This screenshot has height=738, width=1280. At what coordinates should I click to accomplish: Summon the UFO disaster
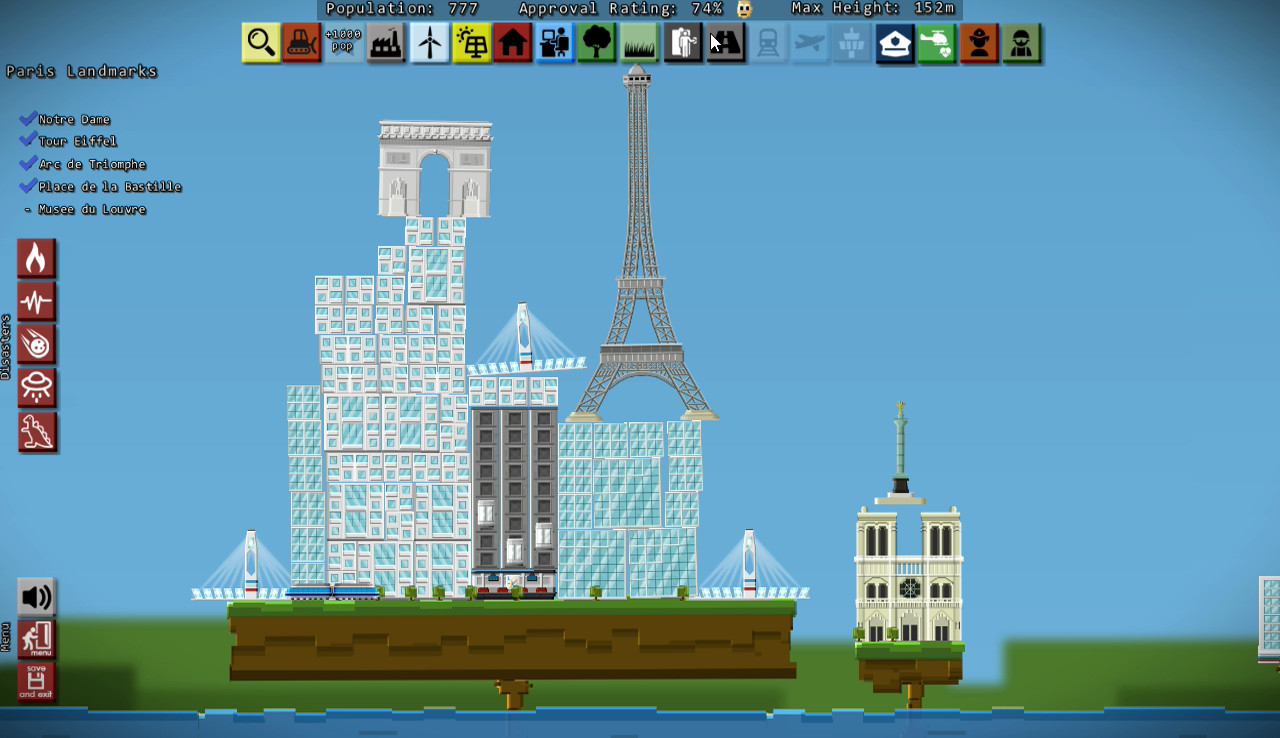click(x=37, y=388)
